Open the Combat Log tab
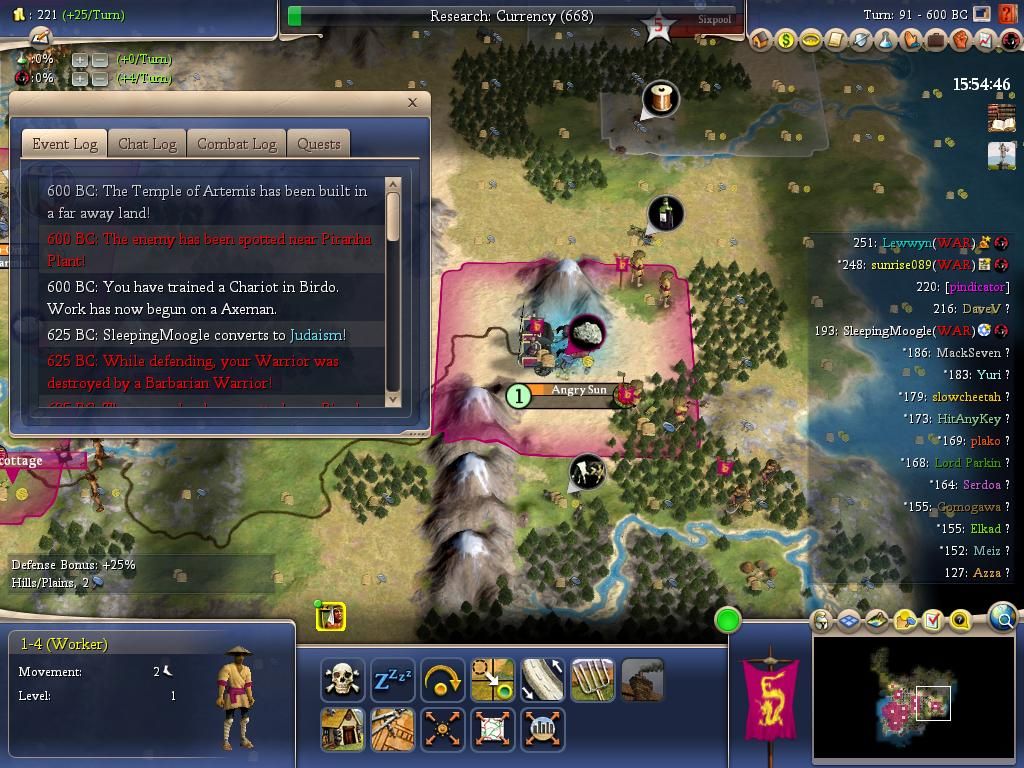 [236, 144]
